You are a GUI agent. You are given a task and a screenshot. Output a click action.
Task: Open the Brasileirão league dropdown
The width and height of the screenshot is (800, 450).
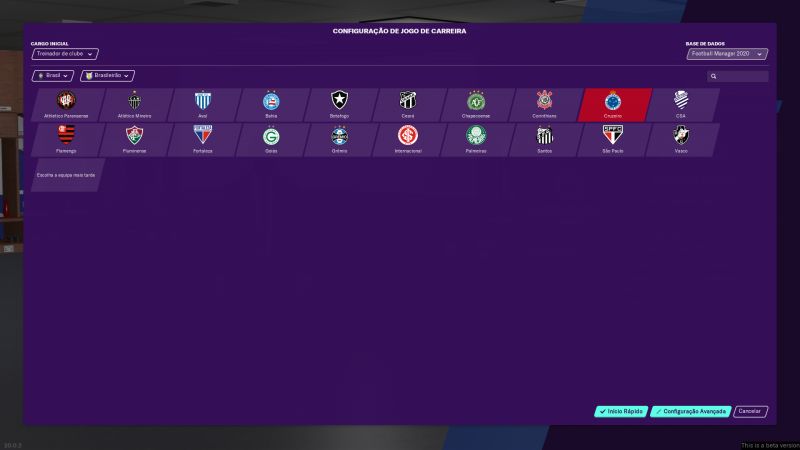[x=107, y=75]
